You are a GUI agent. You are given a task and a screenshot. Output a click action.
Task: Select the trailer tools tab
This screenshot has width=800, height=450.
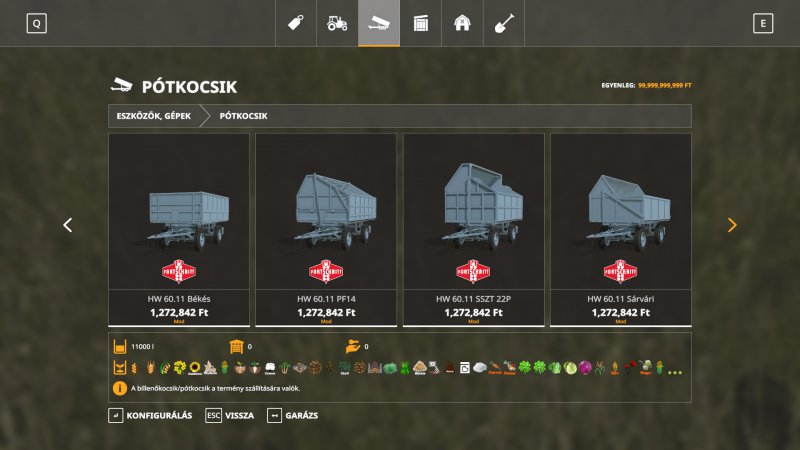(x=379, y=22)
